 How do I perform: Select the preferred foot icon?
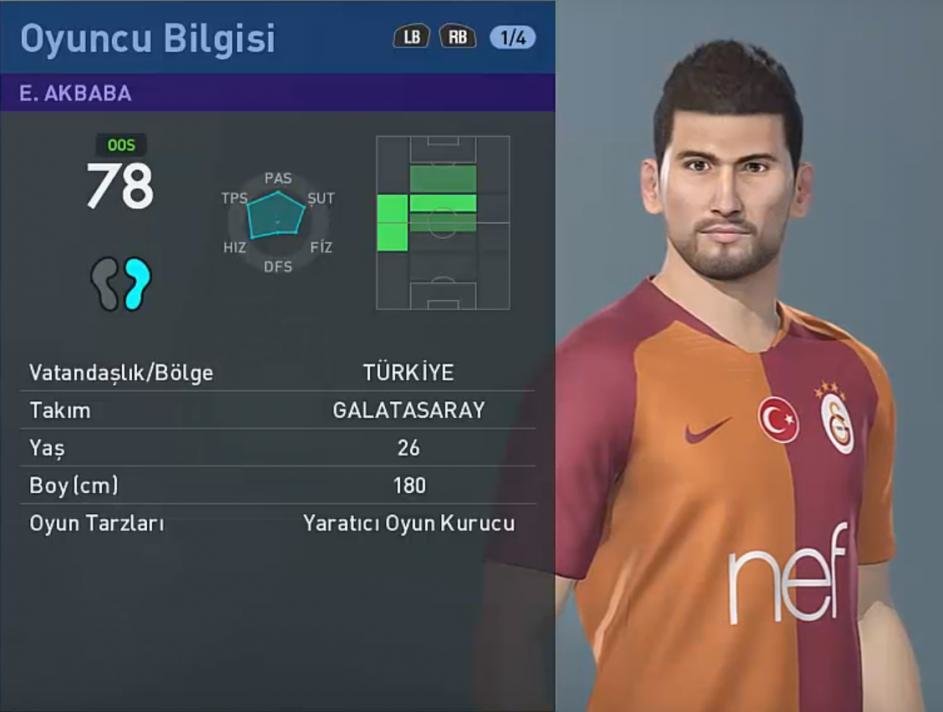tap(121, 283)
